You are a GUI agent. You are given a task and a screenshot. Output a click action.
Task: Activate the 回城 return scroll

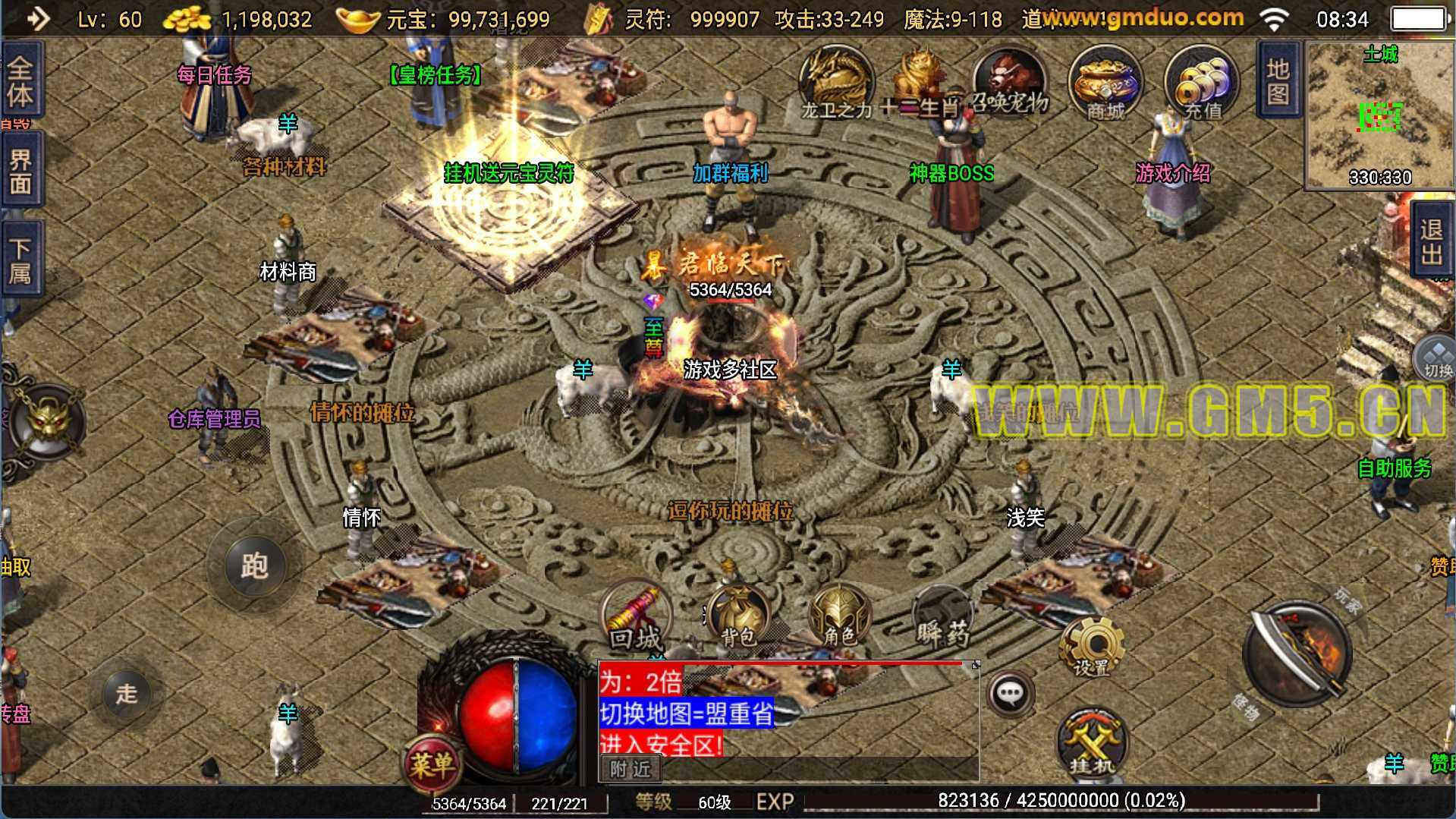(636, 618)
